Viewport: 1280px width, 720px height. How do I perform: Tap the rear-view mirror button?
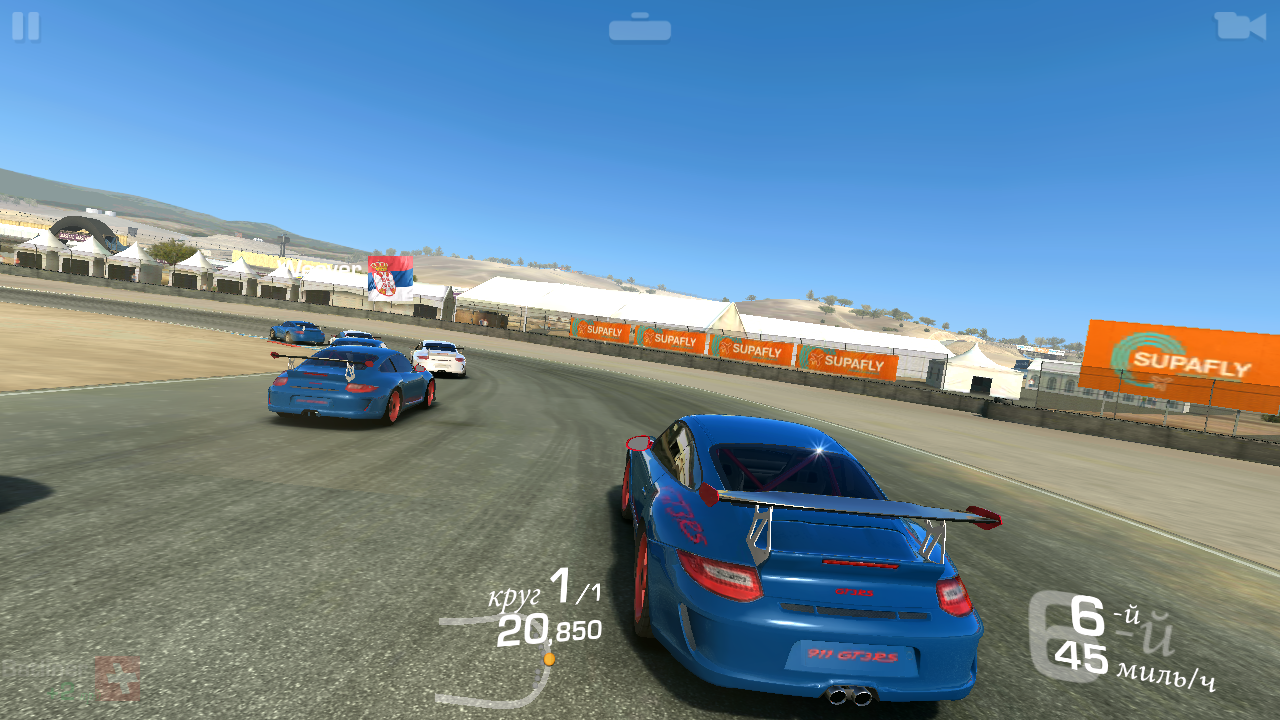click(x=640, y=28)
